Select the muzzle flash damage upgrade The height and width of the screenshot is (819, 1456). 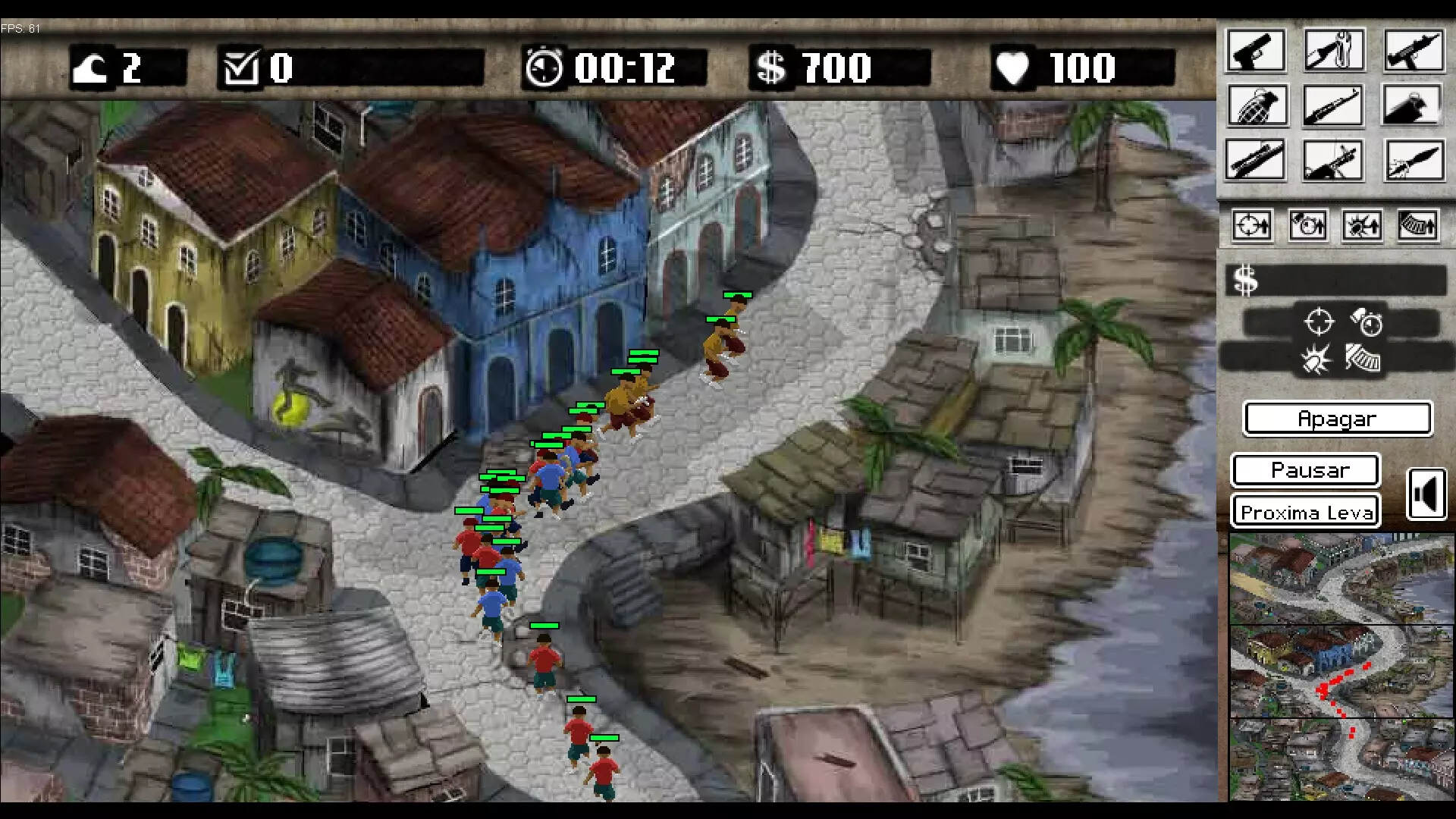point(1362,224)
